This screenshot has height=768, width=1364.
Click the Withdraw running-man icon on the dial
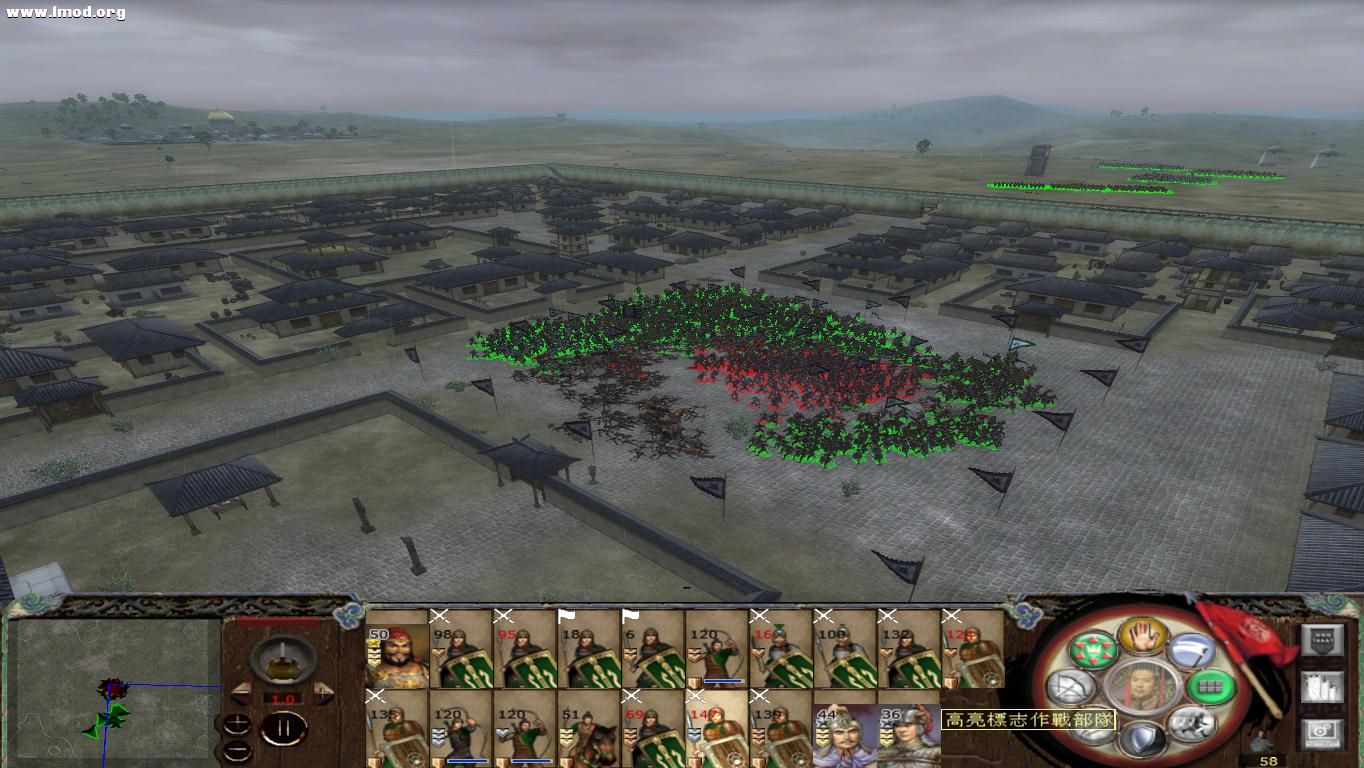pos(1193,726)
